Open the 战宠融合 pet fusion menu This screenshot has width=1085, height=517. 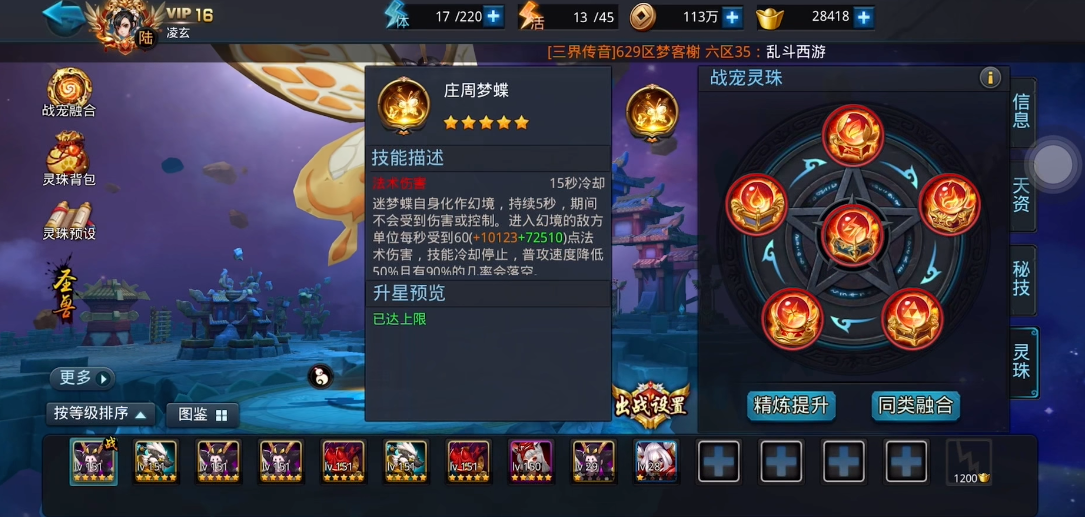click(x=69, y=92)
